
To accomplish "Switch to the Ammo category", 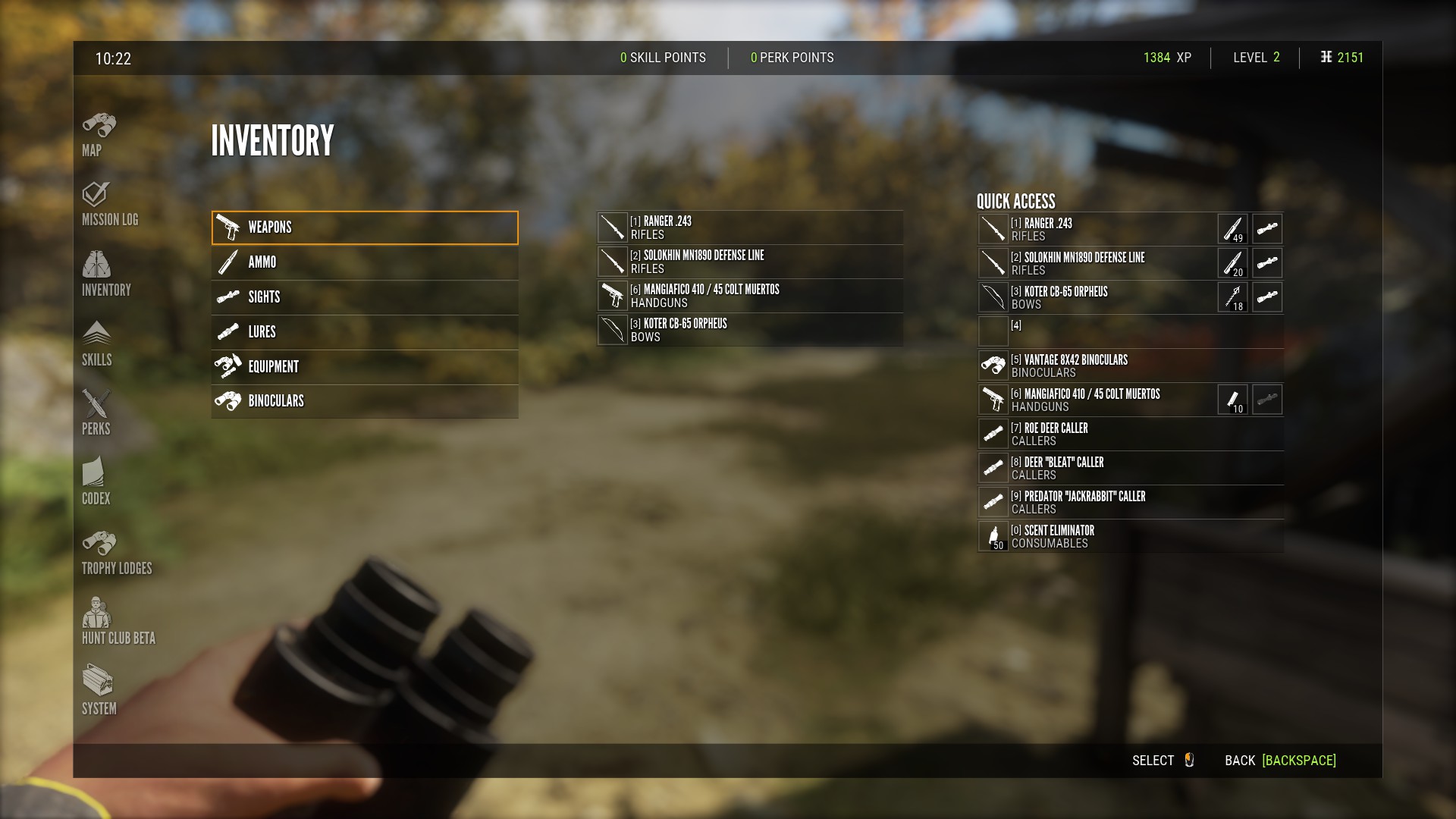I will 365,262.
